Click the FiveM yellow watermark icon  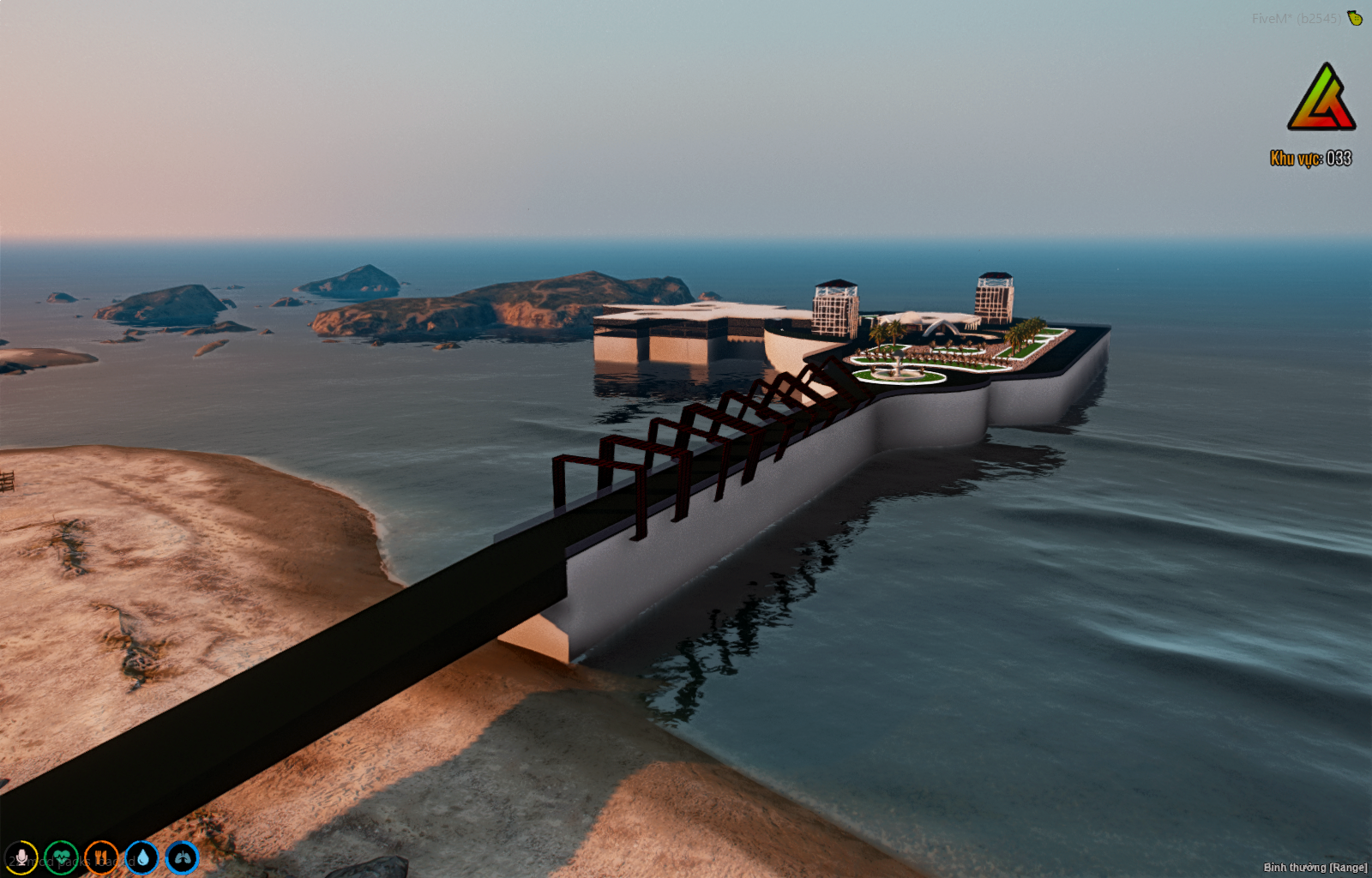(x=1355, y=18)
